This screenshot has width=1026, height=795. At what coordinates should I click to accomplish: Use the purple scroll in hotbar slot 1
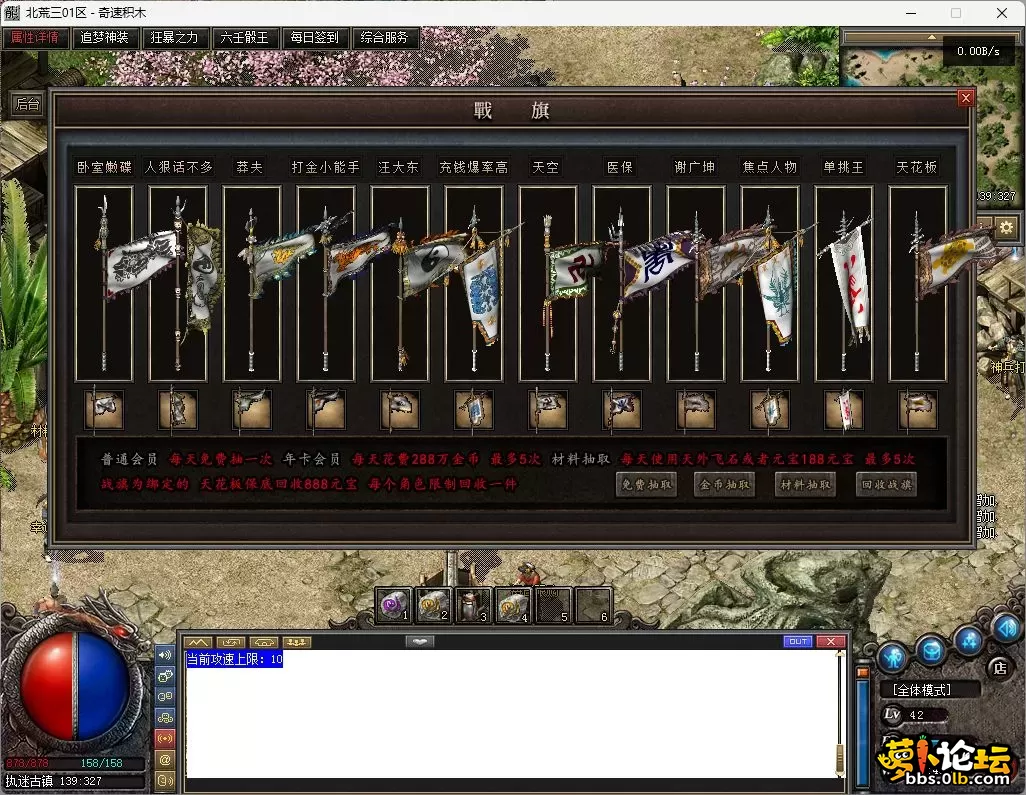[394, 605]
